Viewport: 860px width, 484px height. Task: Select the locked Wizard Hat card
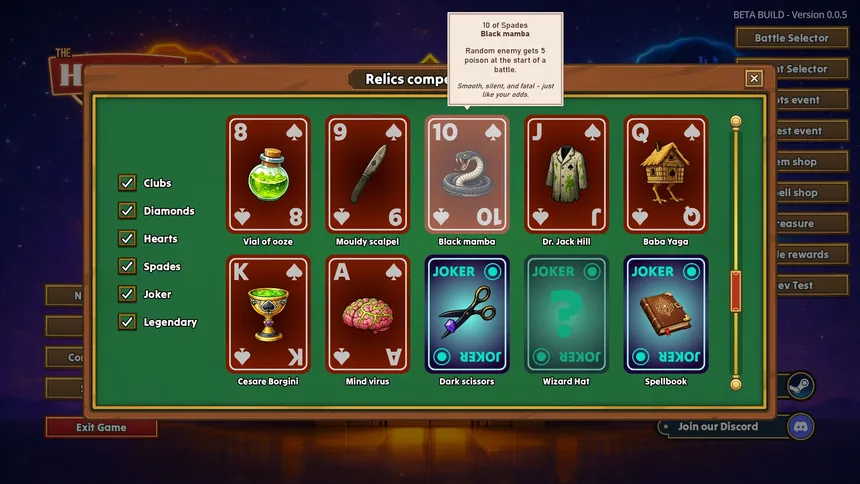coord(566,314)
